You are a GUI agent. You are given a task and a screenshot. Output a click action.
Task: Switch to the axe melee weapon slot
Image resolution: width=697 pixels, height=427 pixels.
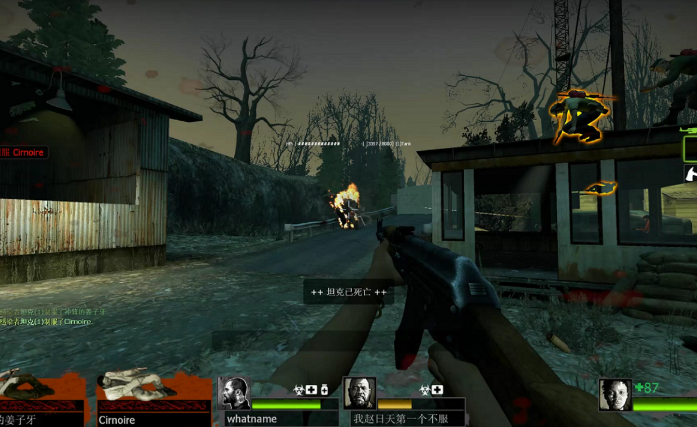[690, 174]
